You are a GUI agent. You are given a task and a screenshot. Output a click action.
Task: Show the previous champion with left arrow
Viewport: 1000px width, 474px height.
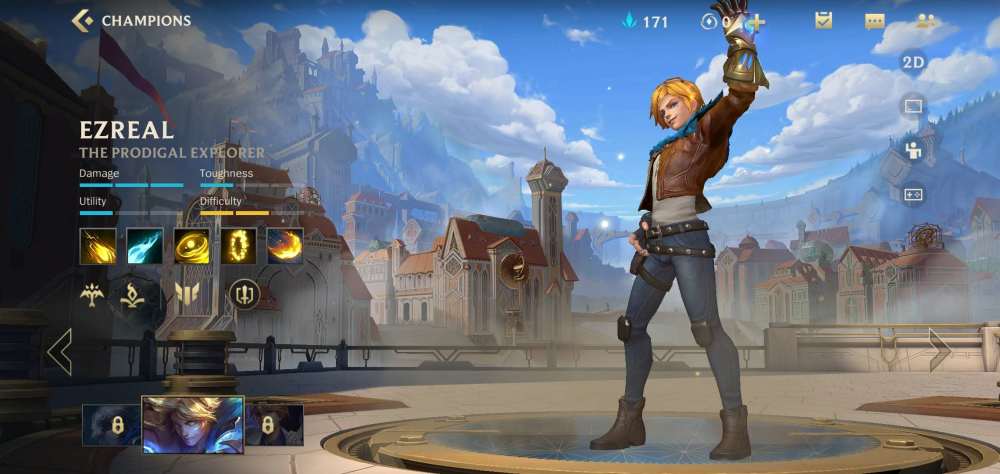pos(59,352)
